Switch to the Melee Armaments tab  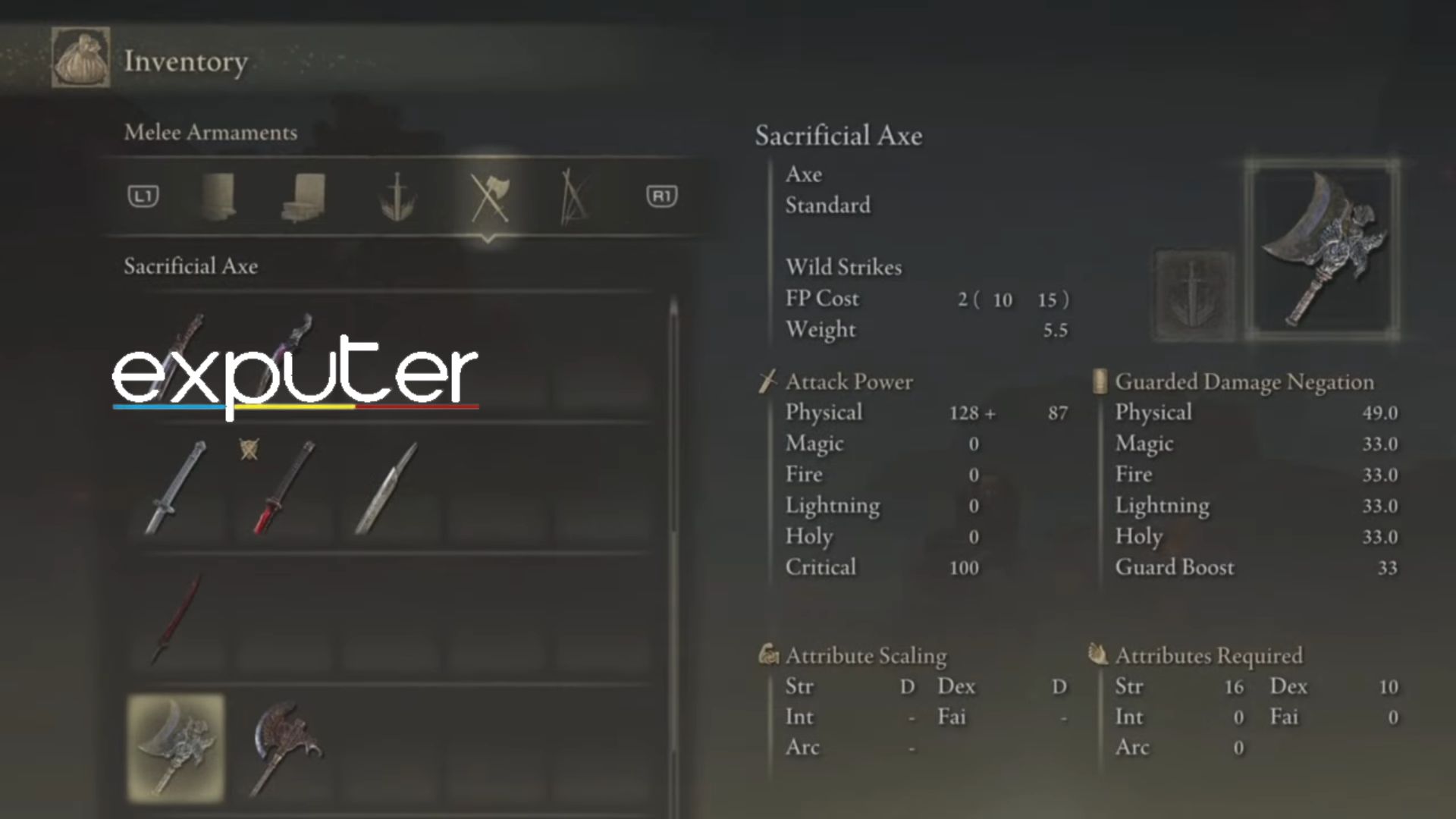pos(211,133)
